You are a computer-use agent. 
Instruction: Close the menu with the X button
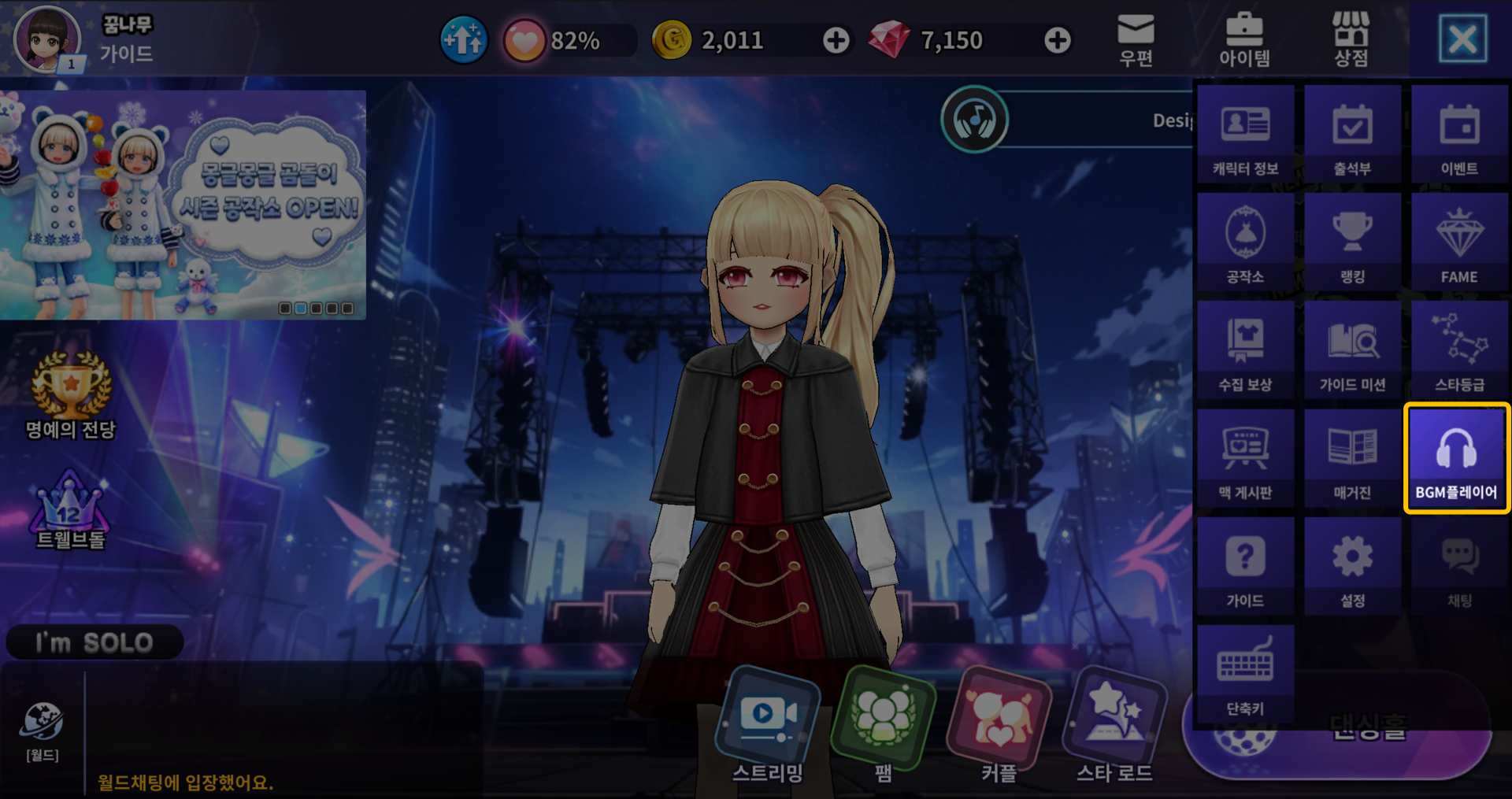click(1462, 39)
